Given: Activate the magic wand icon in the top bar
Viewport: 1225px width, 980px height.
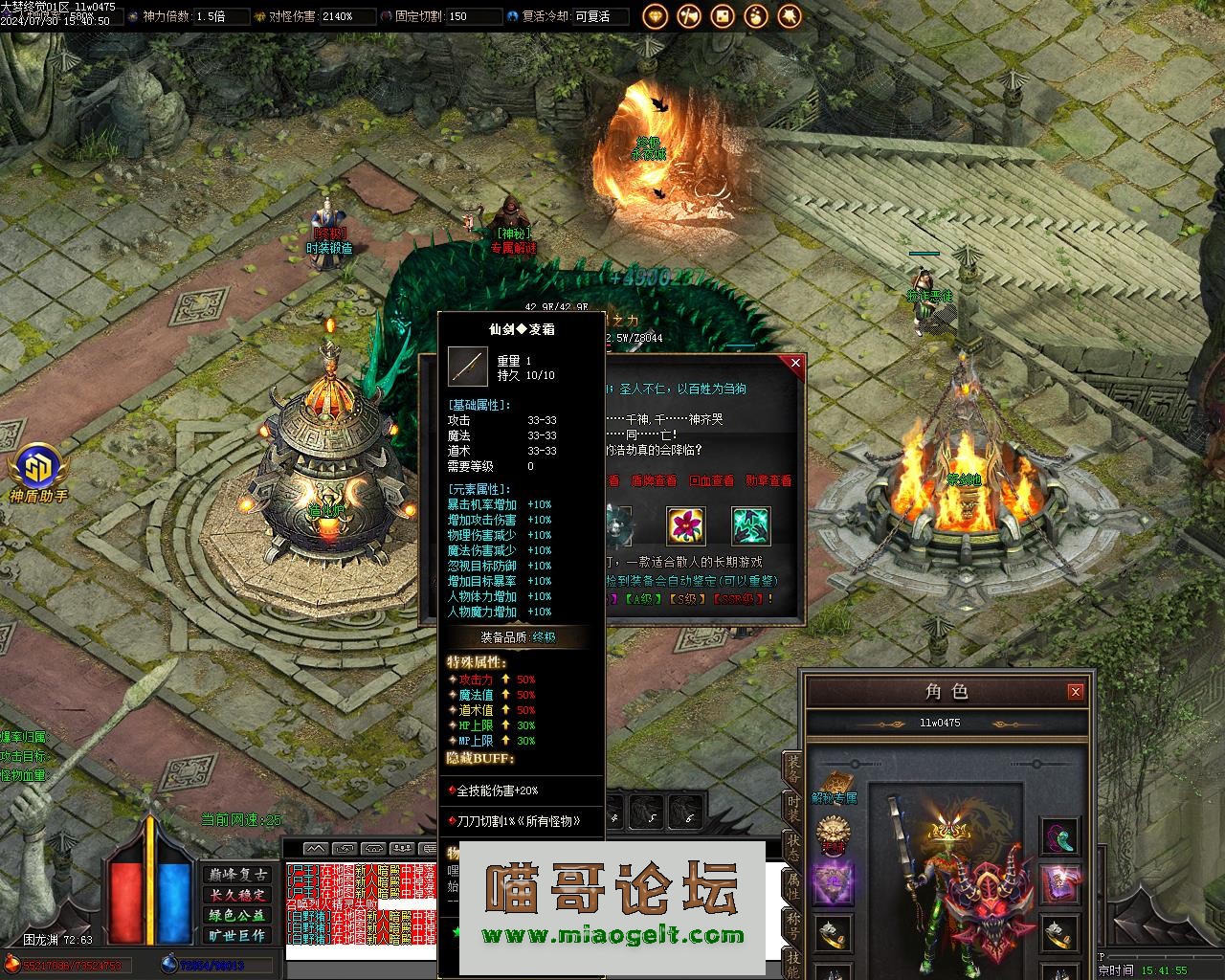Looking at the screenshot, I should (x=790, y=16).
